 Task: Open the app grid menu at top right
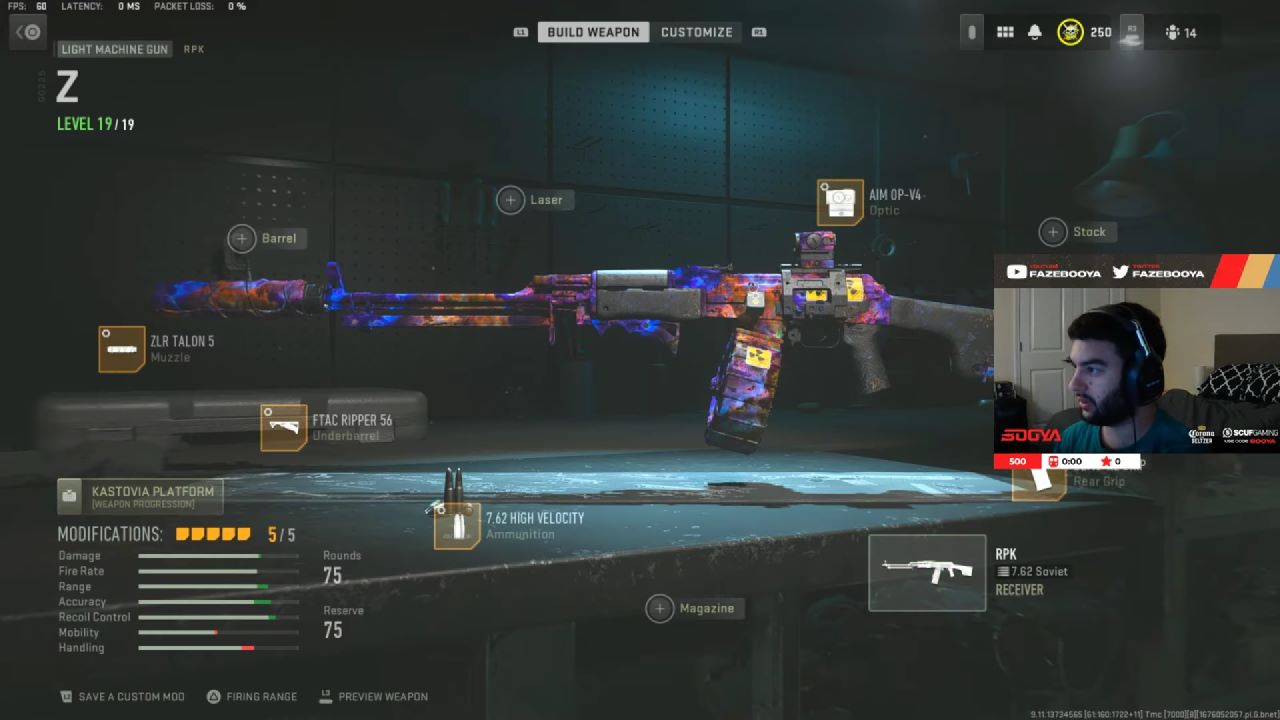point(1005,31)
